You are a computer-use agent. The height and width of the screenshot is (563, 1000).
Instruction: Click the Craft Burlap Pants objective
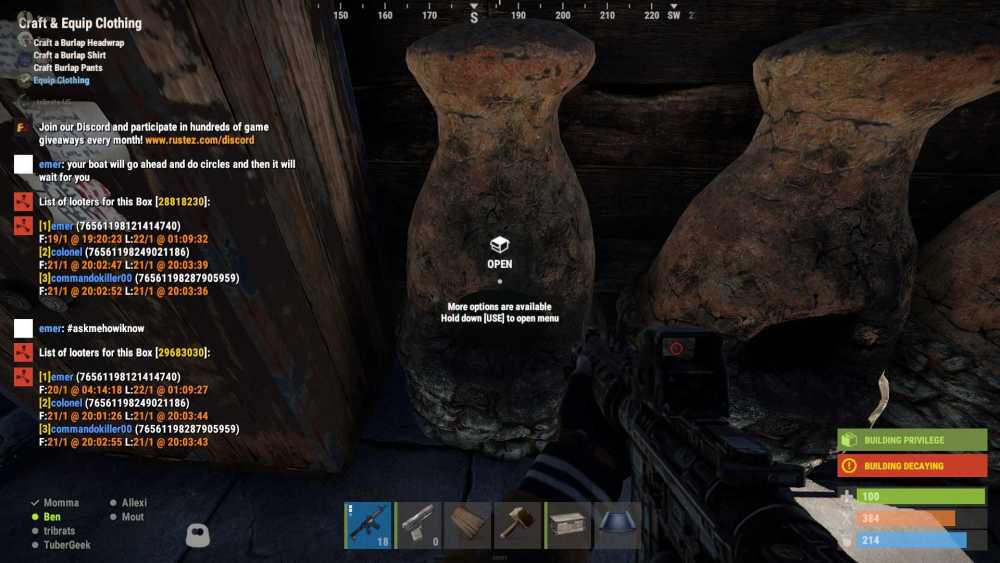pyautogui.click(x=68, y=68)
